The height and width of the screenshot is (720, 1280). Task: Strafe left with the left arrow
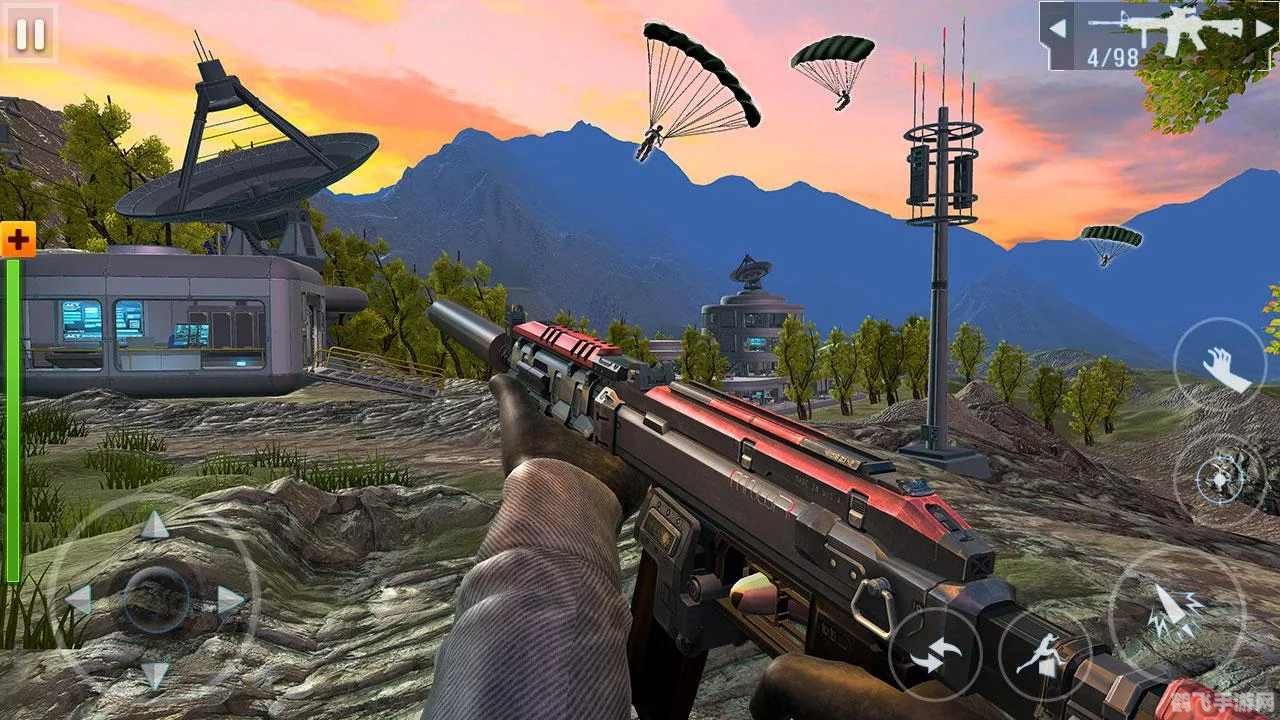pos(78,600)
